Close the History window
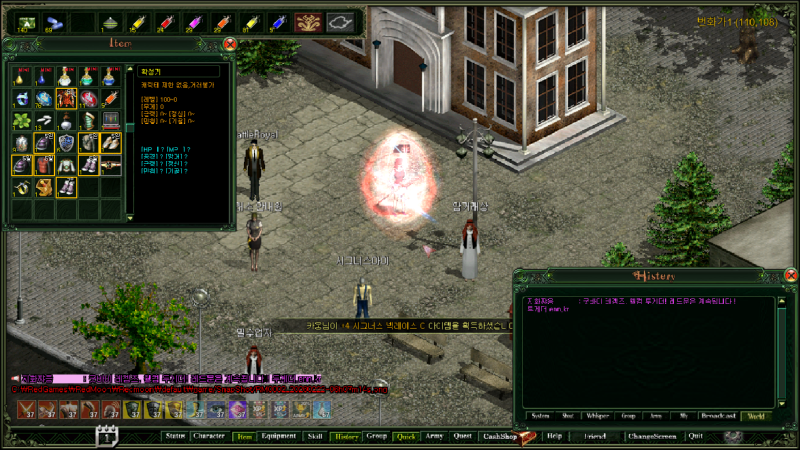800x450 pixels. click(790, 276)
